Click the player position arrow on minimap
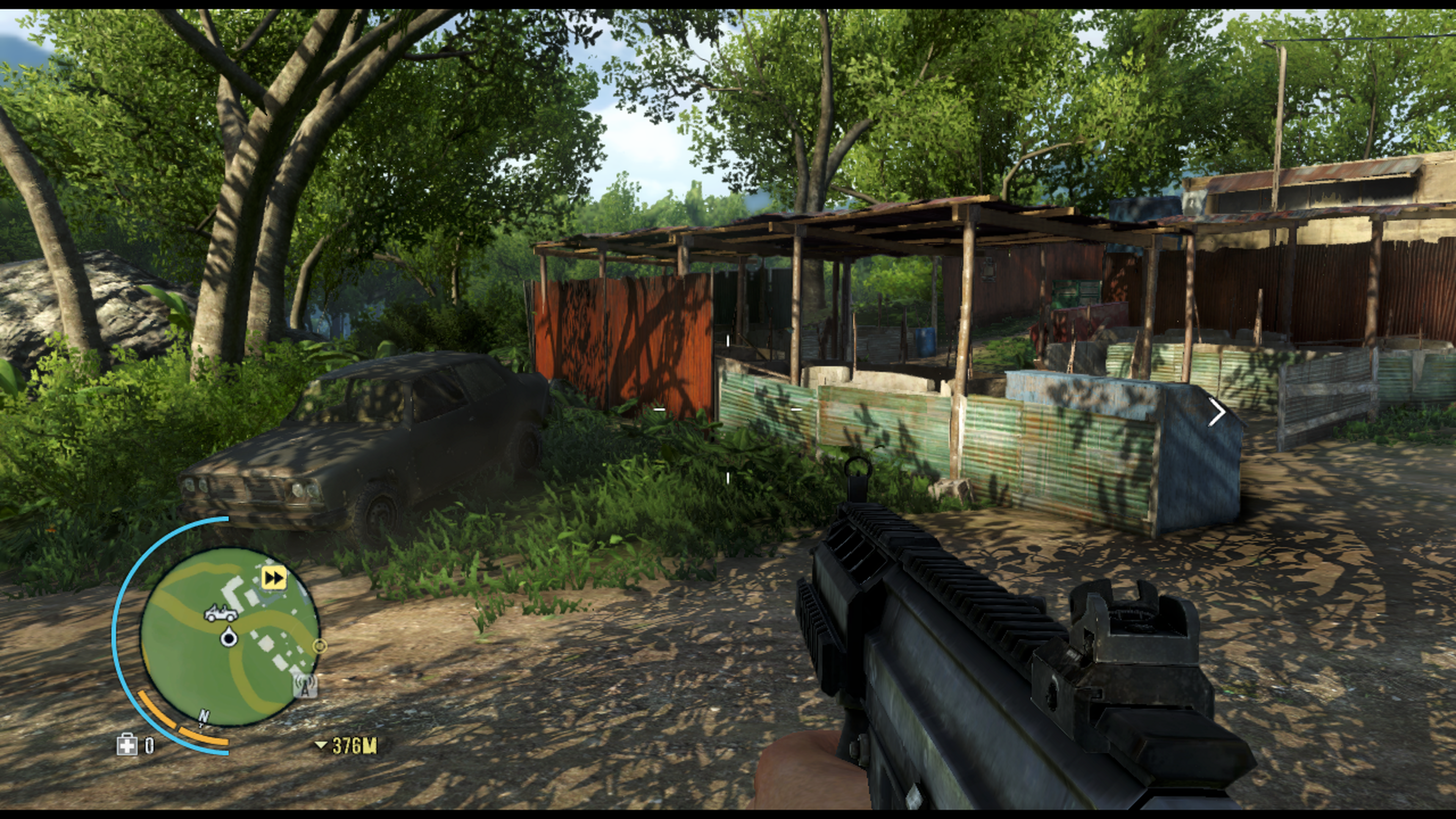Screen dimensions: 1456x819 [229, 637]
